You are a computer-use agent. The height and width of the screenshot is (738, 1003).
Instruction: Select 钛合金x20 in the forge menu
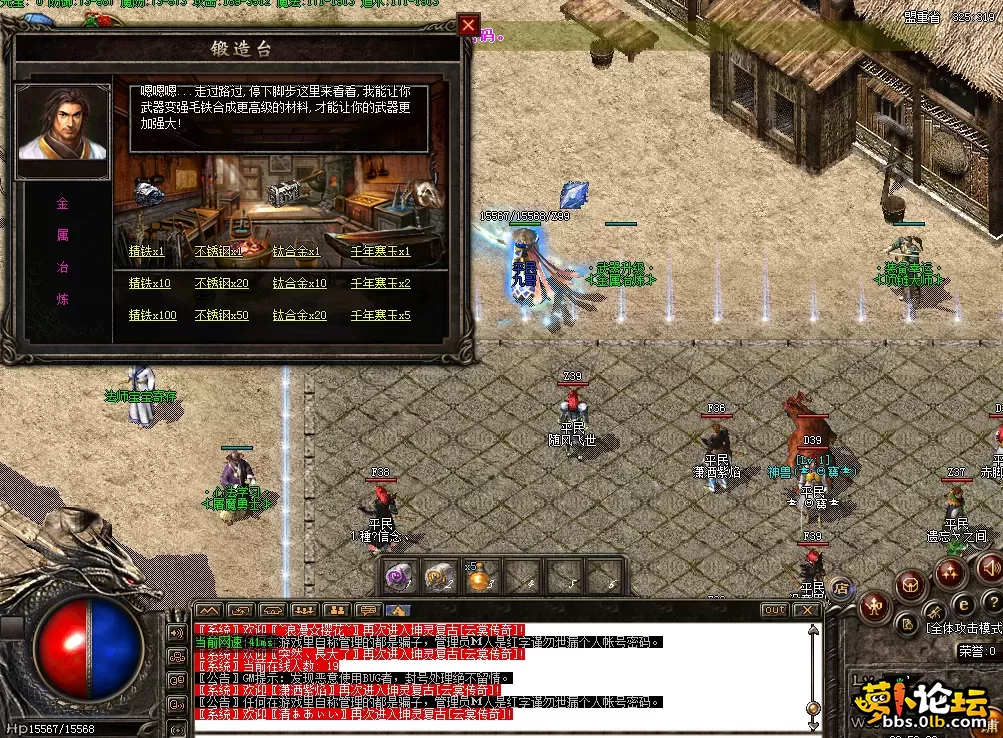pyautogui.click(x=299, y=316)
